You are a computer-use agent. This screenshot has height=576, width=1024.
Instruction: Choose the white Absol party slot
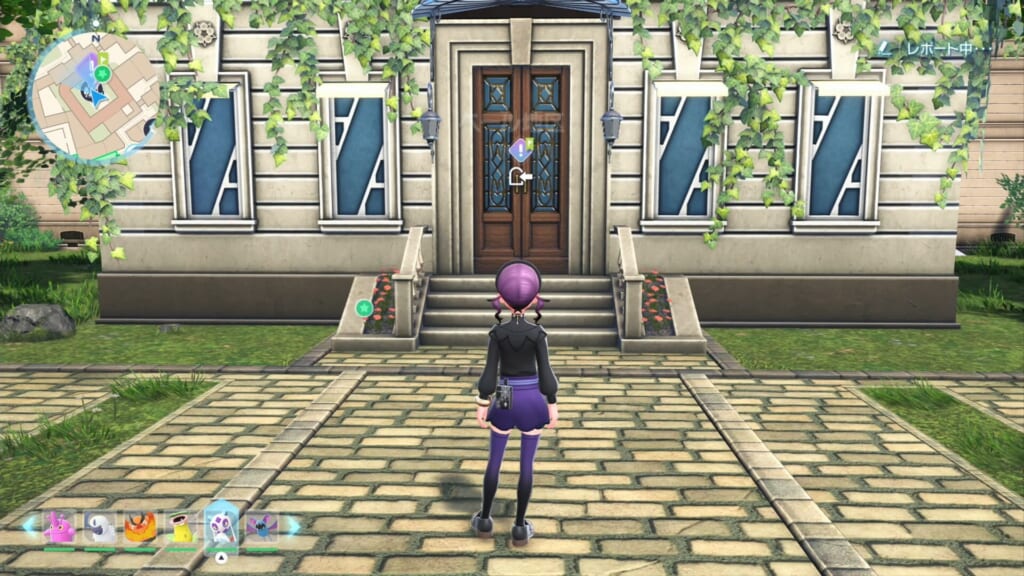point(100,527)
